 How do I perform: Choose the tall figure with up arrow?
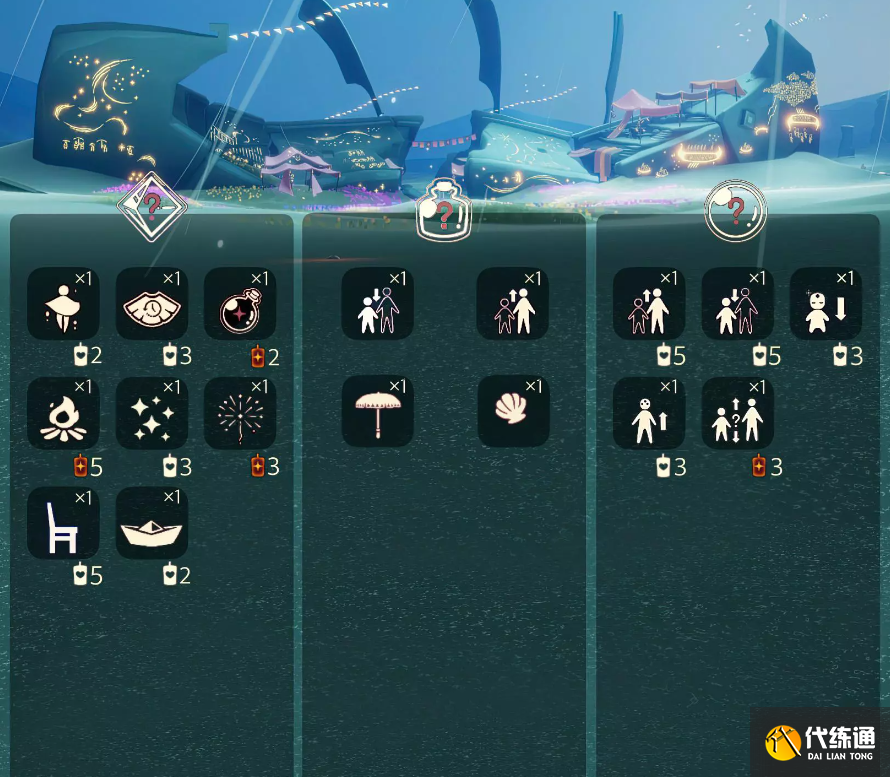[649, 414]
